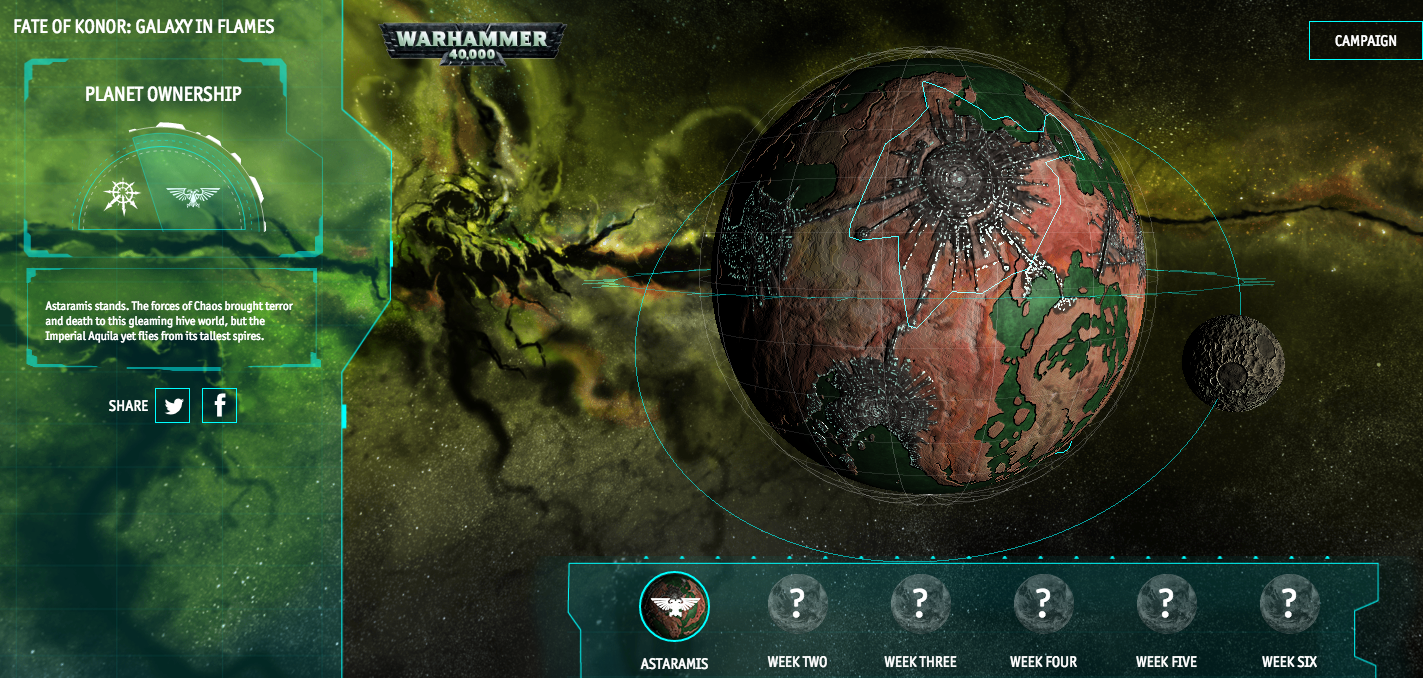Open the Week Five planet

(x=1166, y=604)
